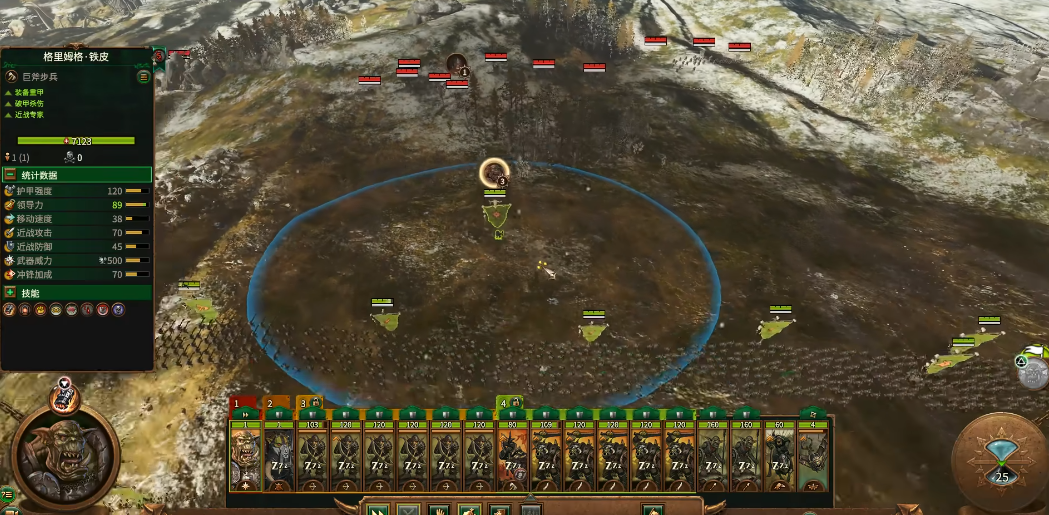The width and height of the screenshot is (1049, 515).
Task: Open the help list button beside the portrait
Action: (x=8, y=493)
